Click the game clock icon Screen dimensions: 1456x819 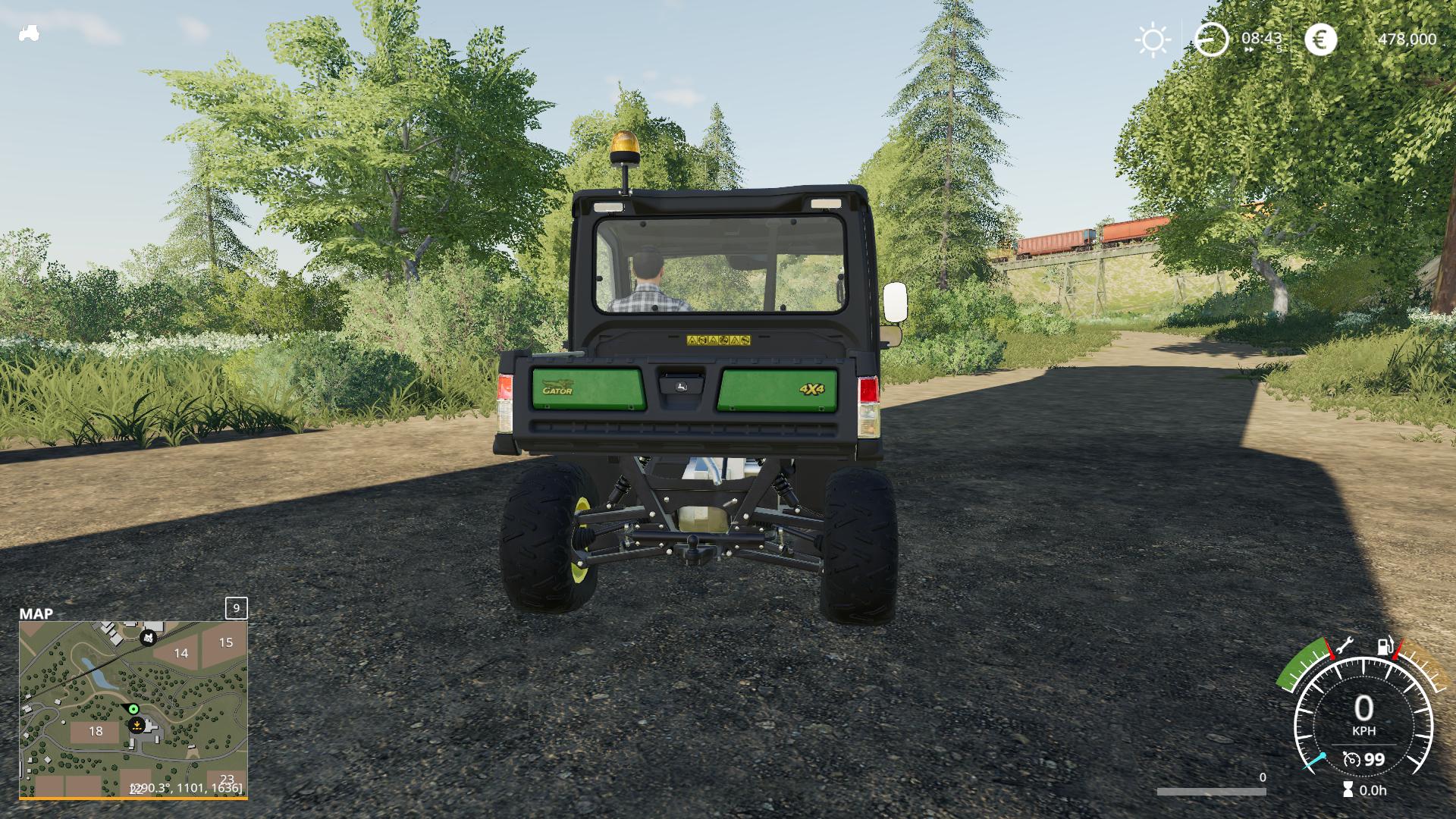coord(1211,39)
